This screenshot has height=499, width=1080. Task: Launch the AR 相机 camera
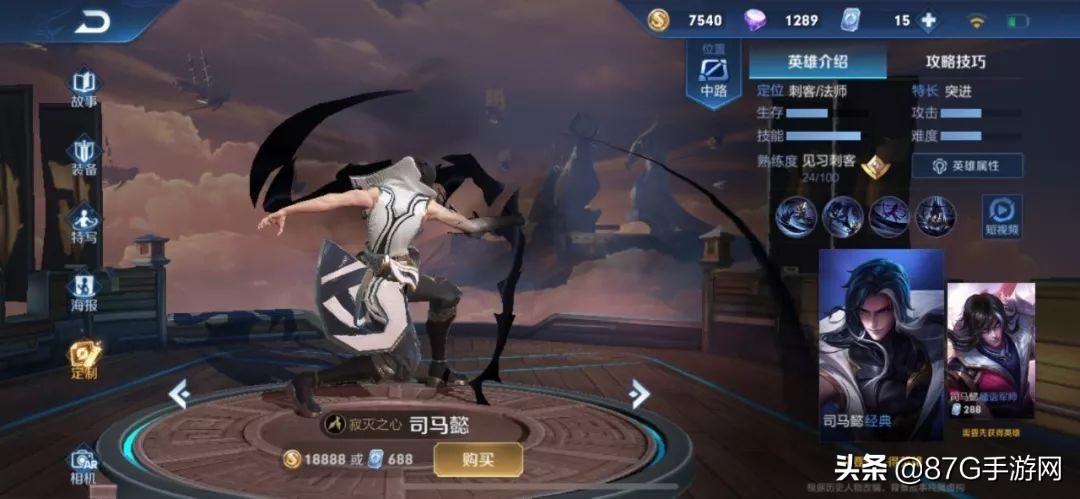coord(84,464)
